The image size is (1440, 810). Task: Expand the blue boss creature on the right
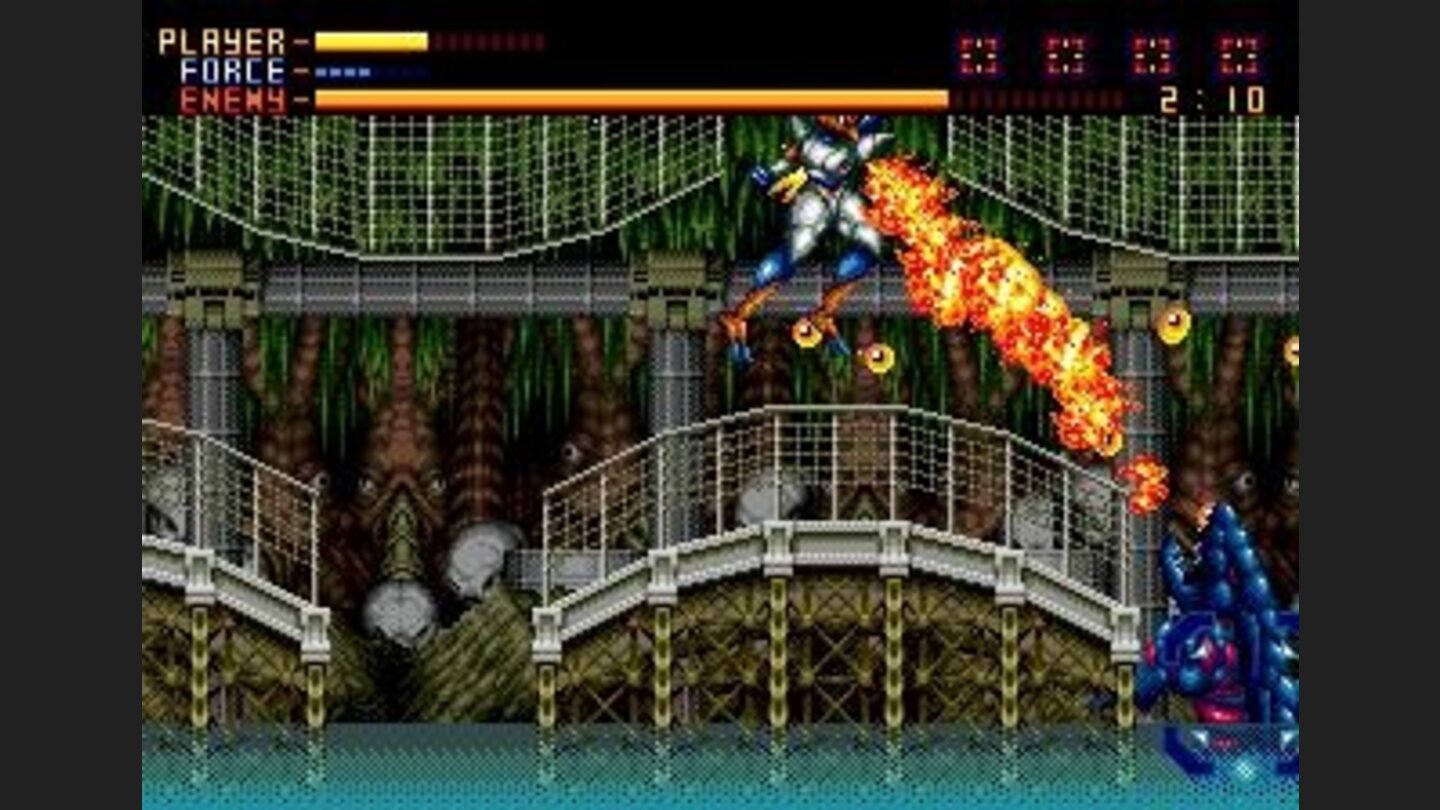coord(1230,620)
